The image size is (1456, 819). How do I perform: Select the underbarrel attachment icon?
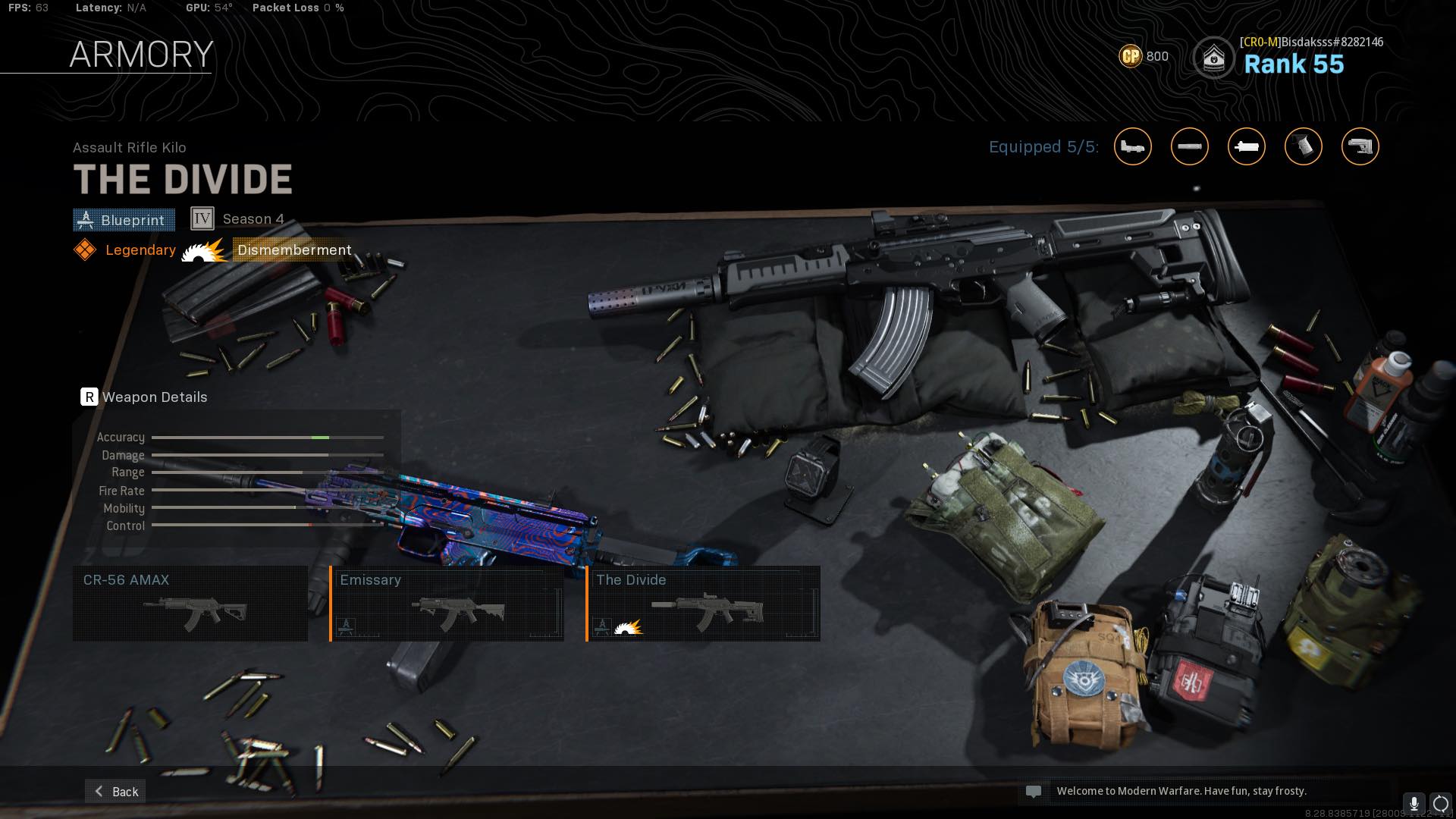[x=1247, y=146]
